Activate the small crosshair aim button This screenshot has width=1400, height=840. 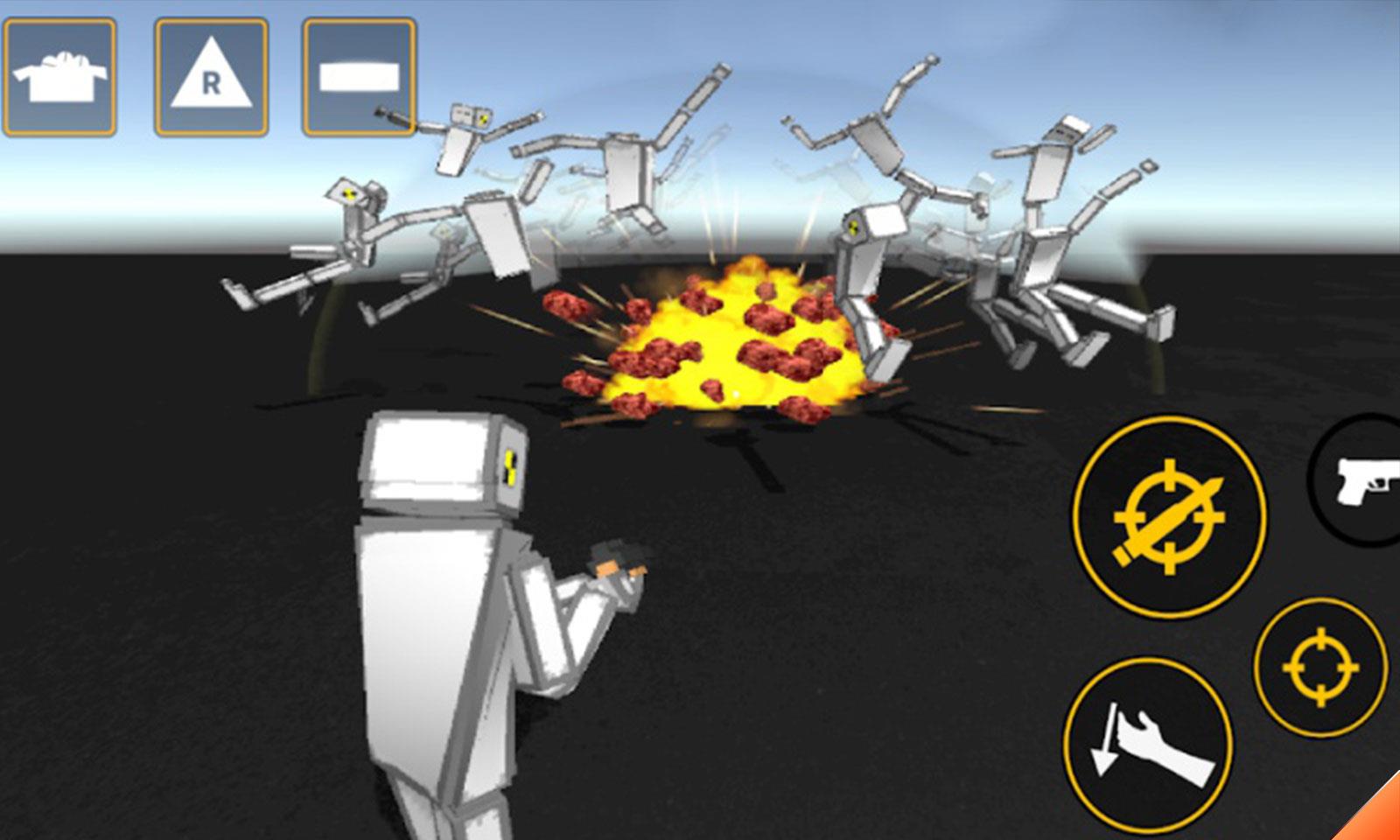tap(1319, 668)
